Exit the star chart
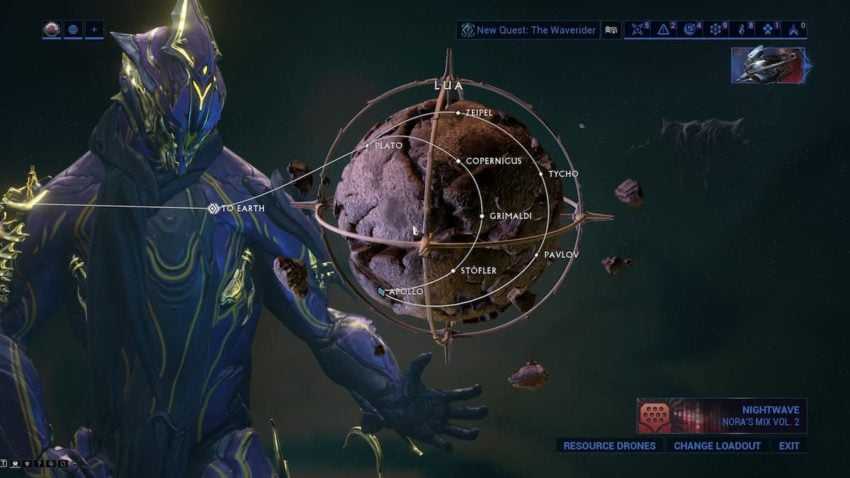 point(789,446)
